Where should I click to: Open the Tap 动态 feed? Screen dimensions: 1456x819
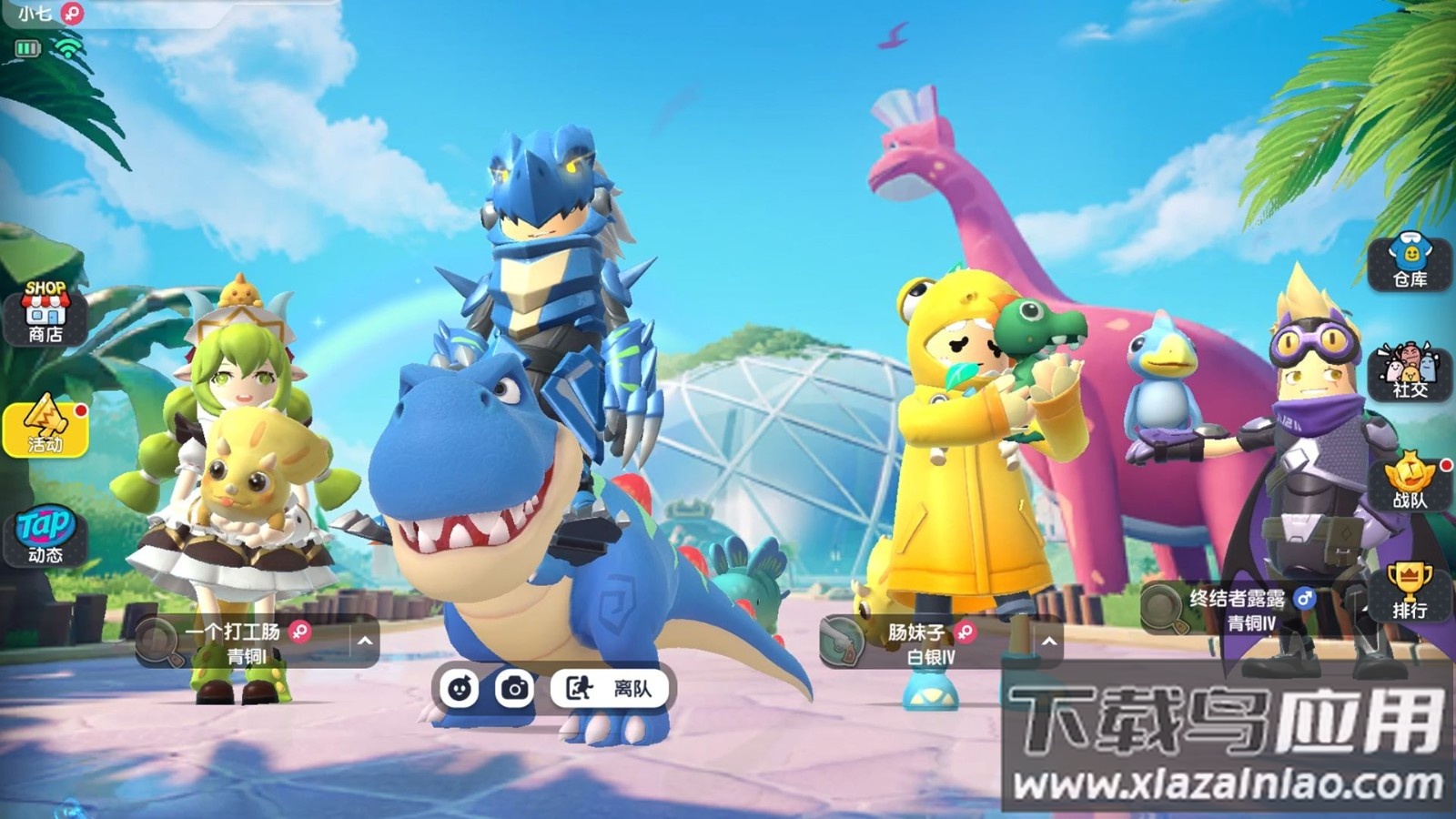(45, 535)
